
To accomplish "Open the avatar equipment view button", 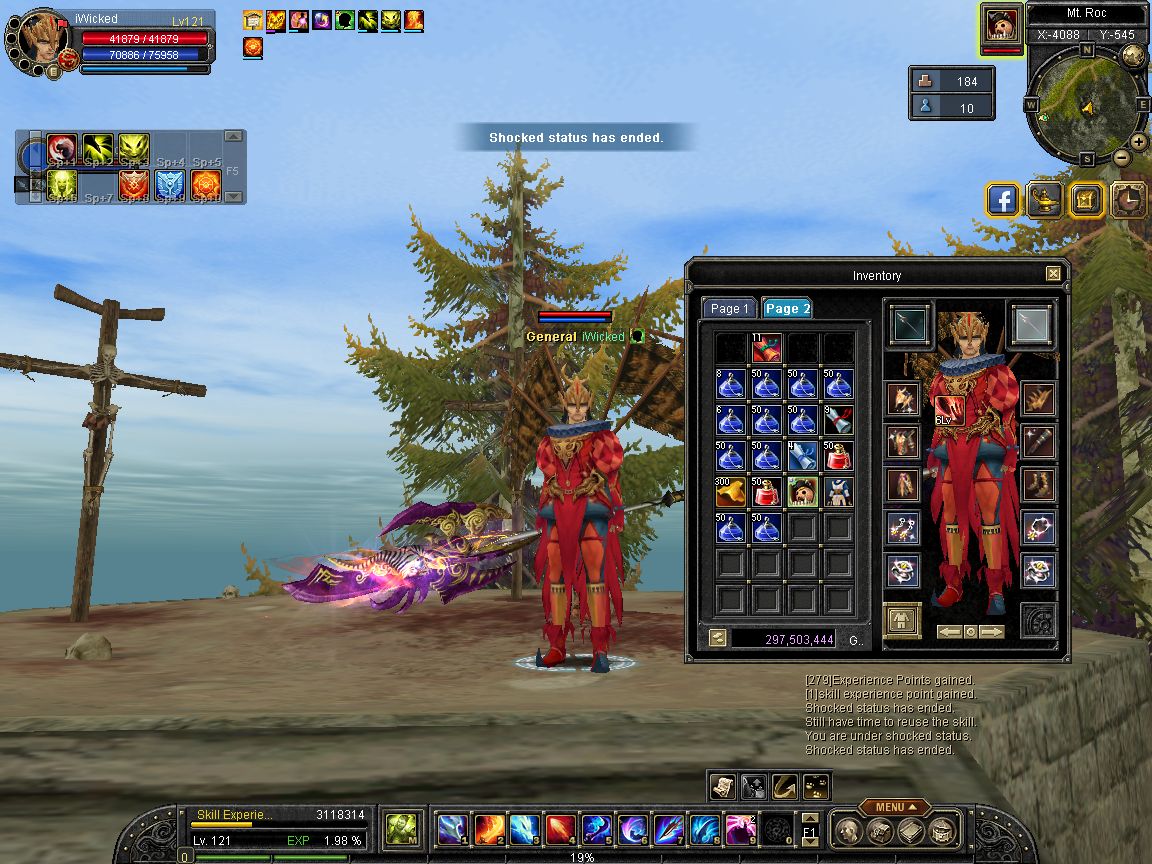I will click(x=902, y=620).
